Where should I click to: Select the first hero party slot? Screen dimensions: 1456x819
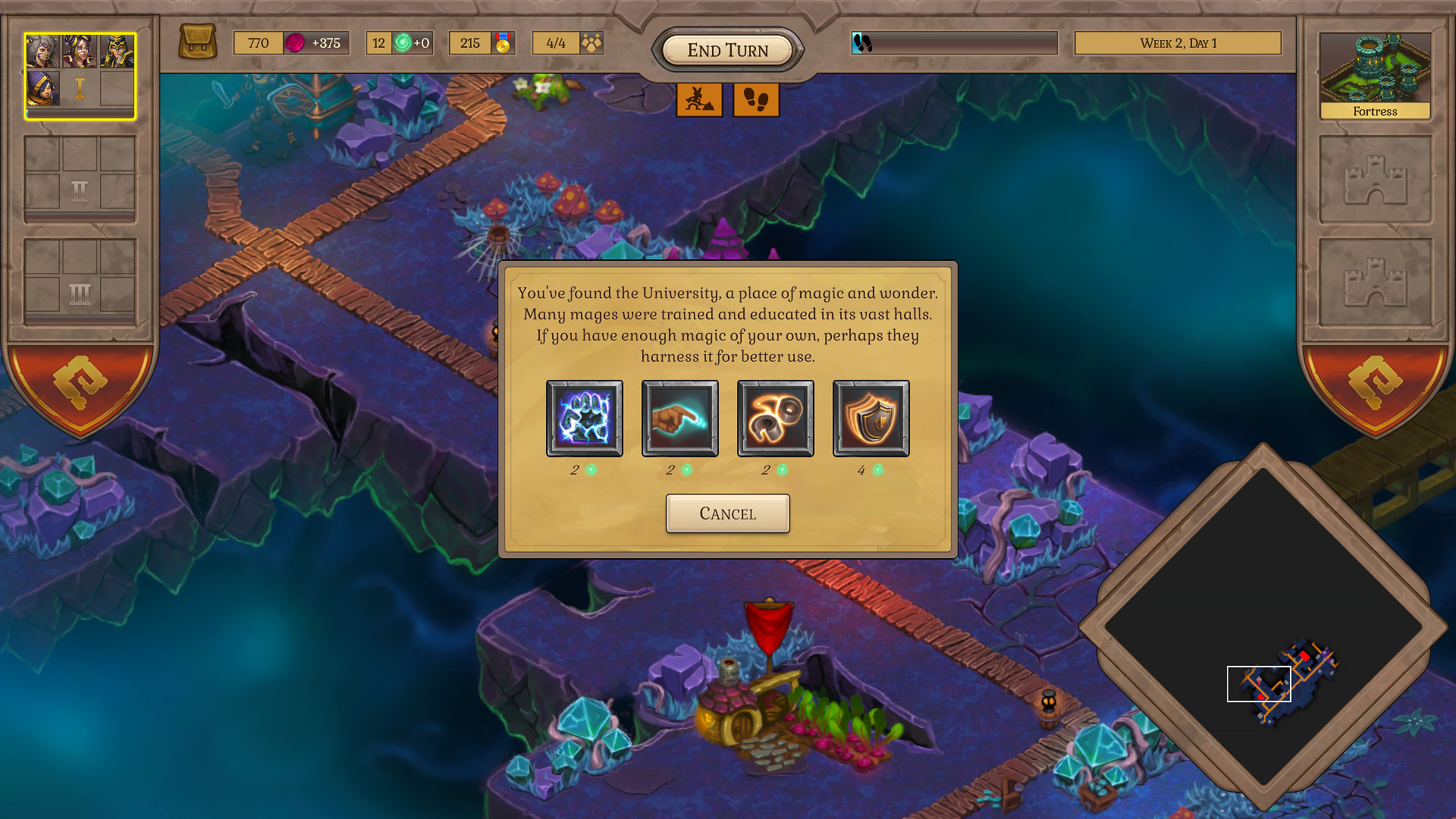click(x=79, y=76)
